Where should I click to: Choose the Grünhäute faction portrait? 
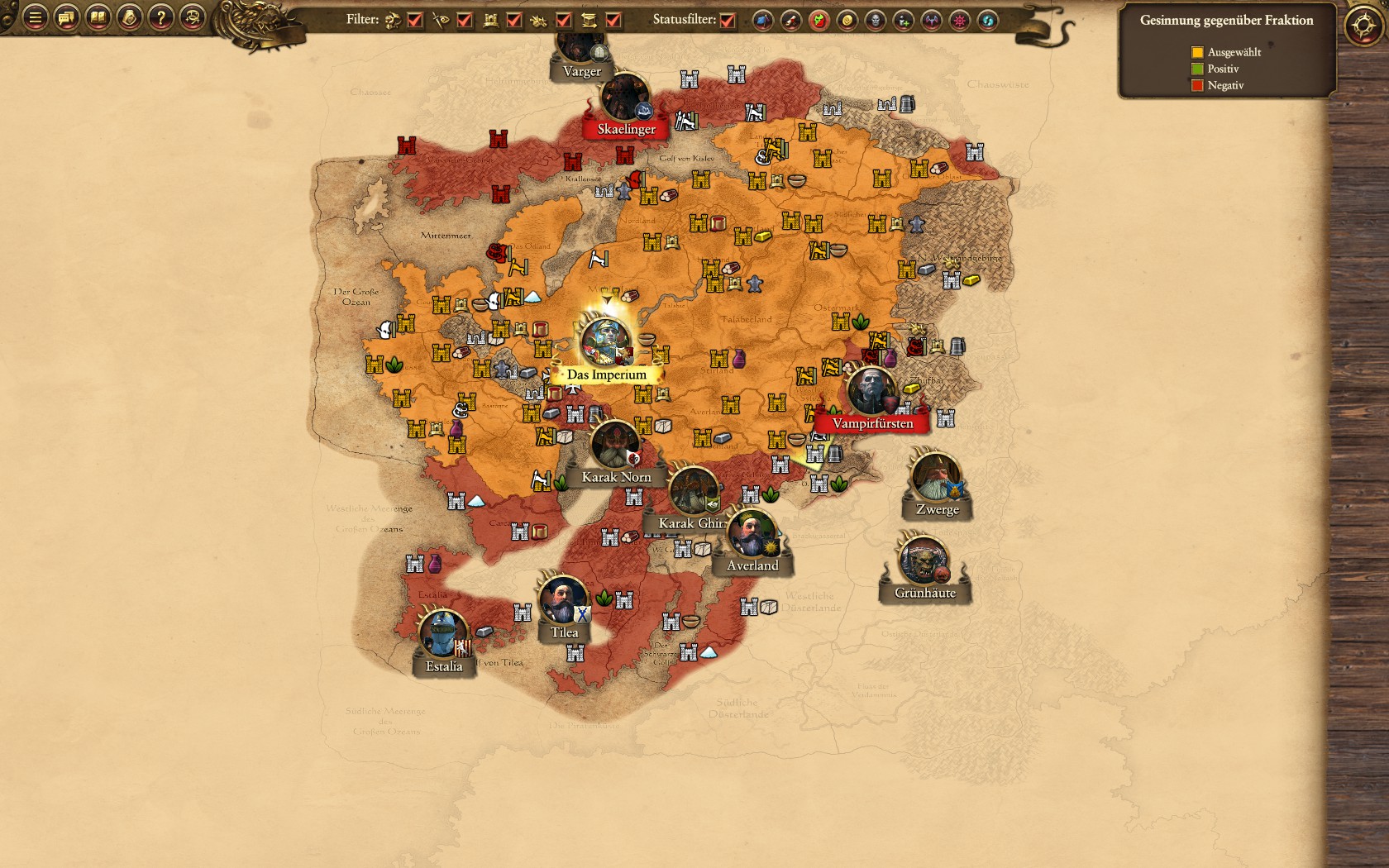923,561
